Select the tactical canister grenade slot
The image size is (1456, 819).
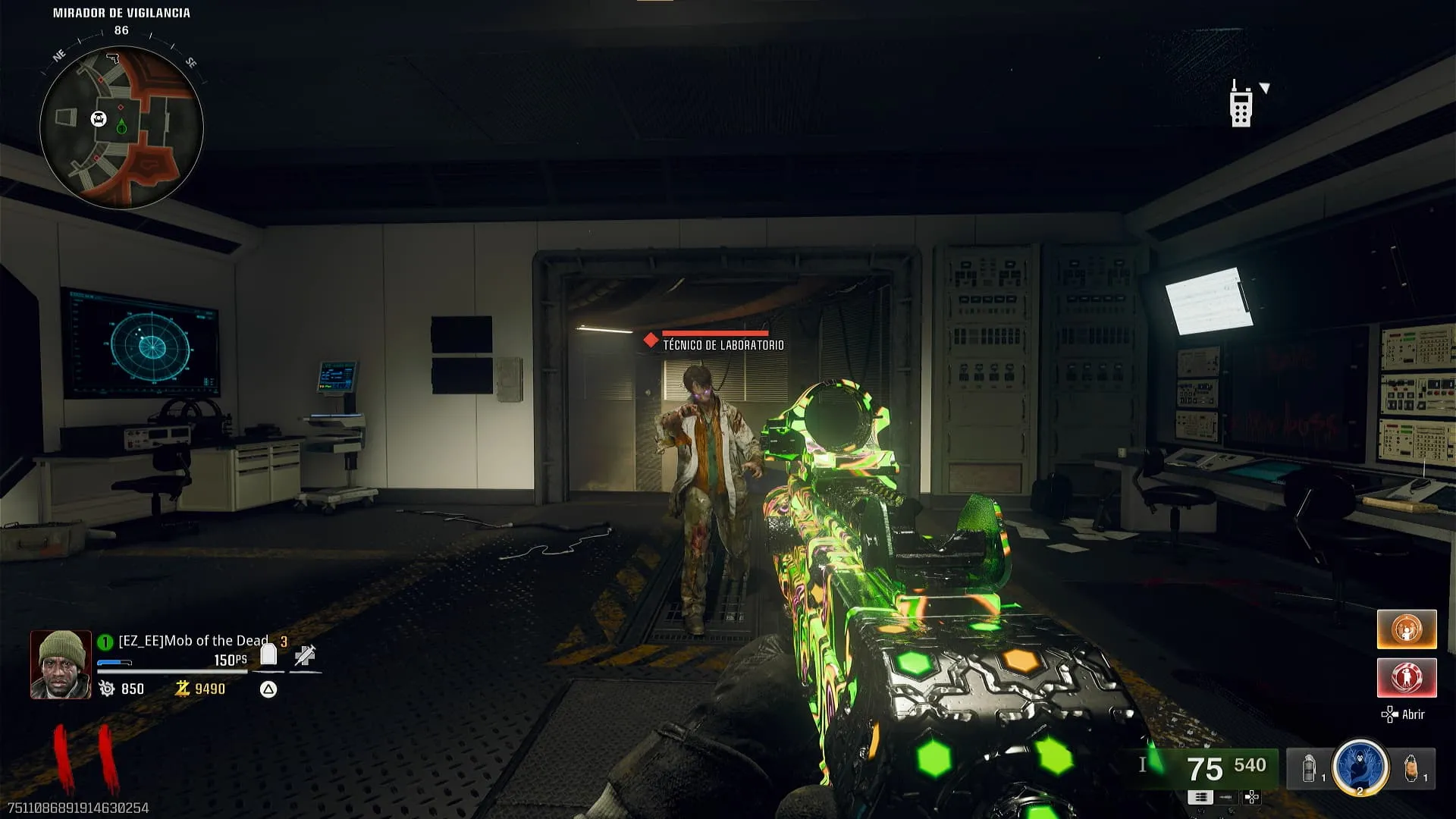(1310, 769)
